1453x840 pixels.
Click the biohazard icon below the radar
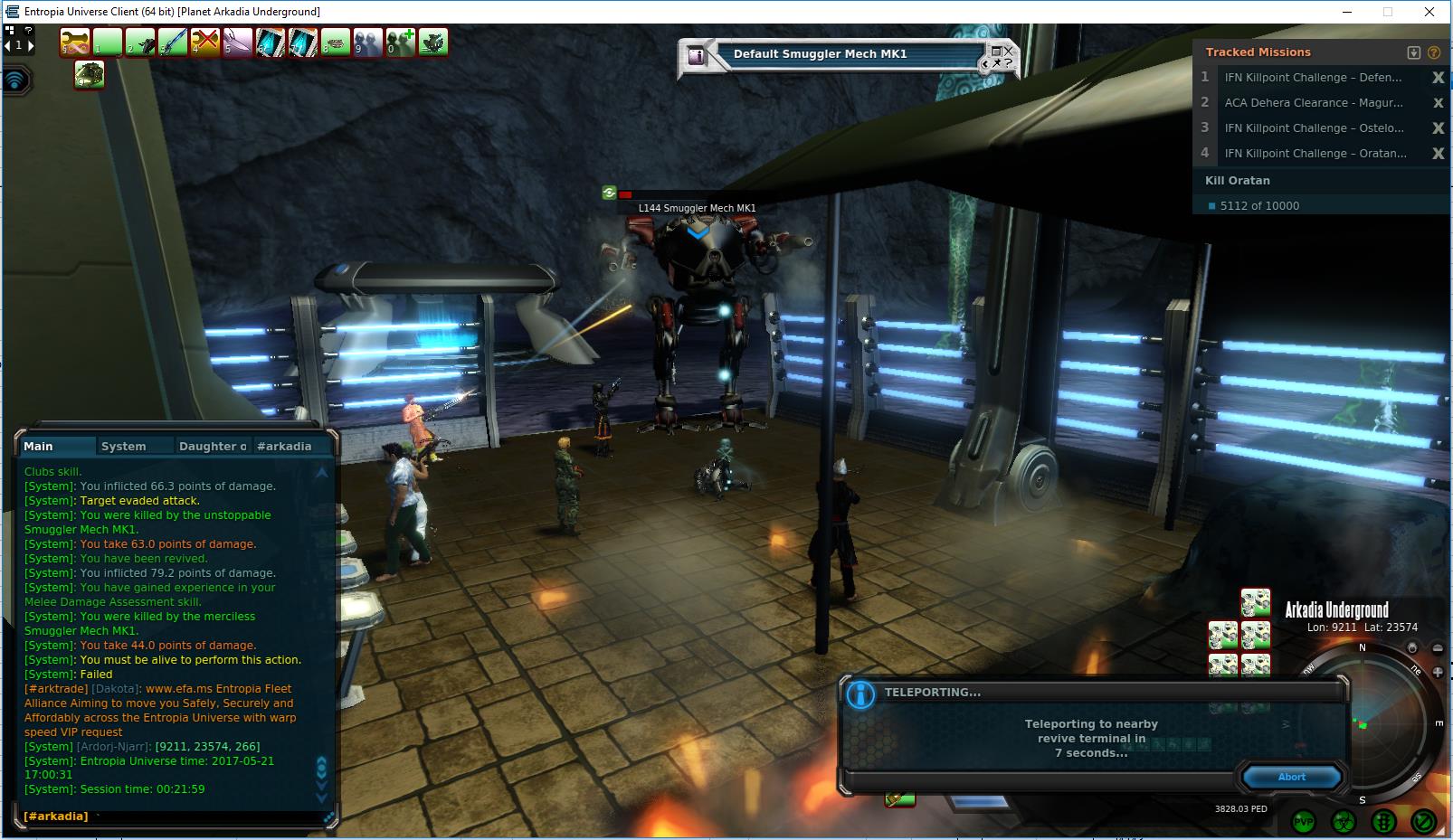[x=1344, y=822]
